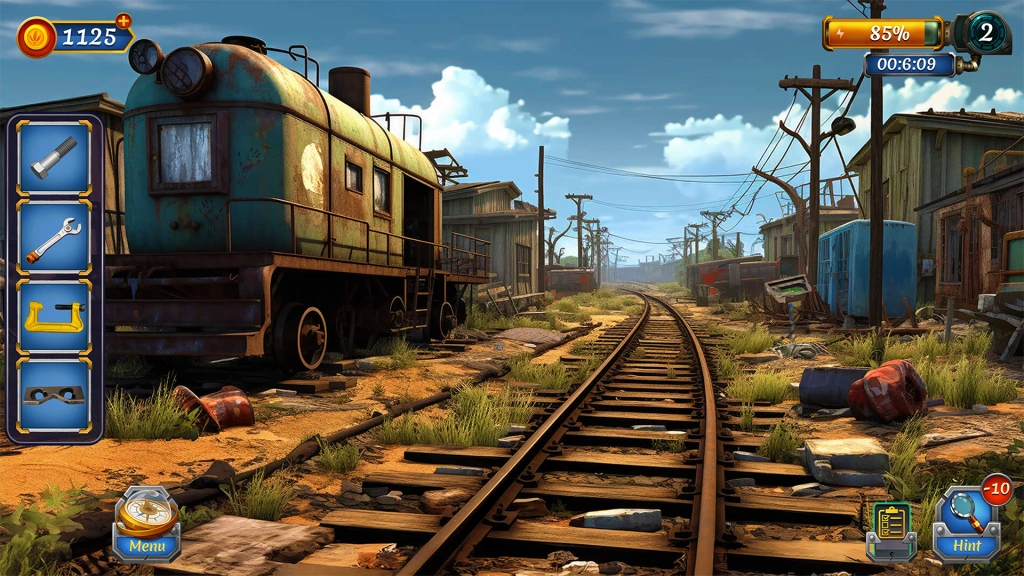Image resolution: width=1024 pixels, height=576 pixels.
Task: Select the metal bracket inventory slot
Action: pos(54,396)
